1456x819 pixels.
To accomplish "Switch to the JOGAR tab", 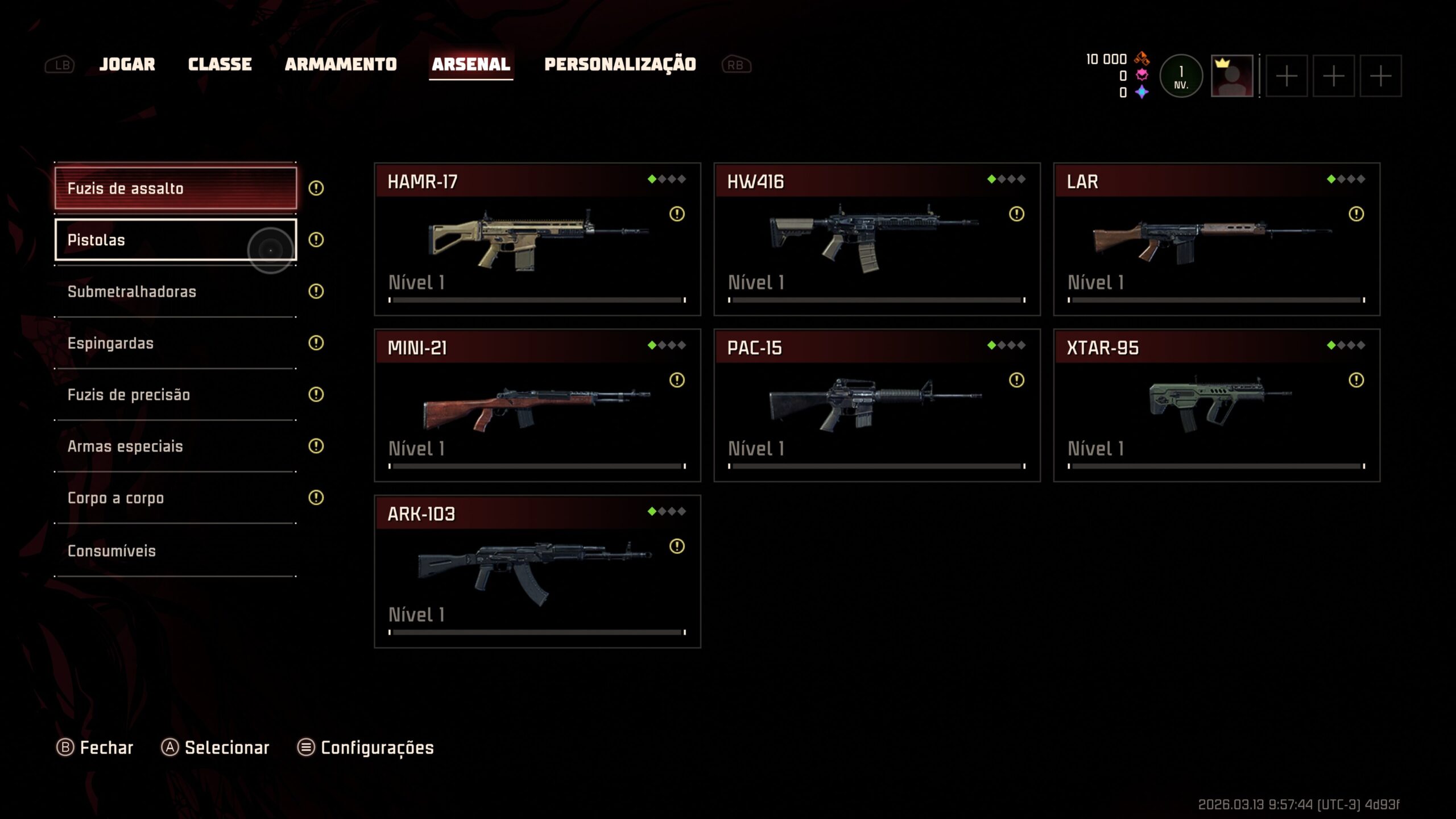I will [x=127, y=64].
